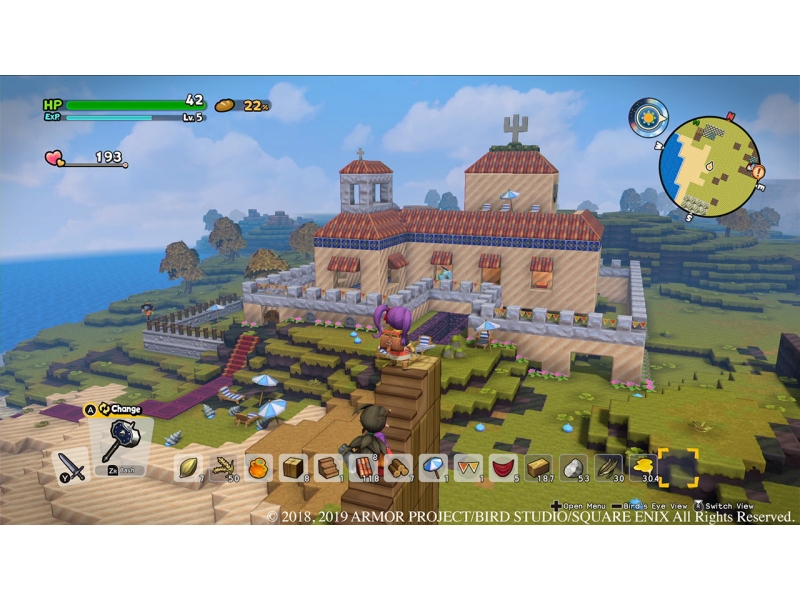Choose the log pile hotbar slot
The width and height of the screenshot is (800, 600).
398,467
